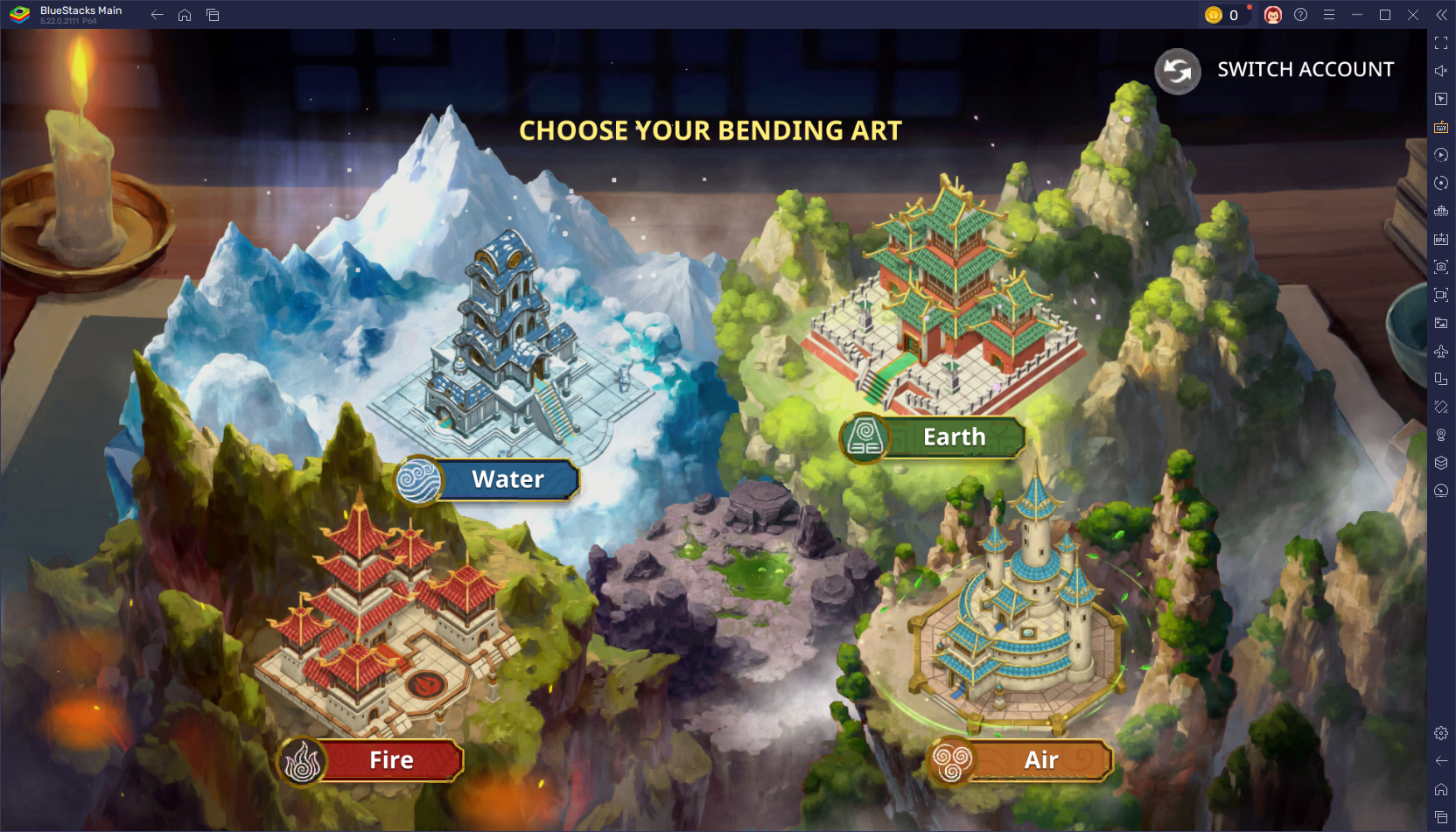Open the recent apps view

(x=213, y=14)
